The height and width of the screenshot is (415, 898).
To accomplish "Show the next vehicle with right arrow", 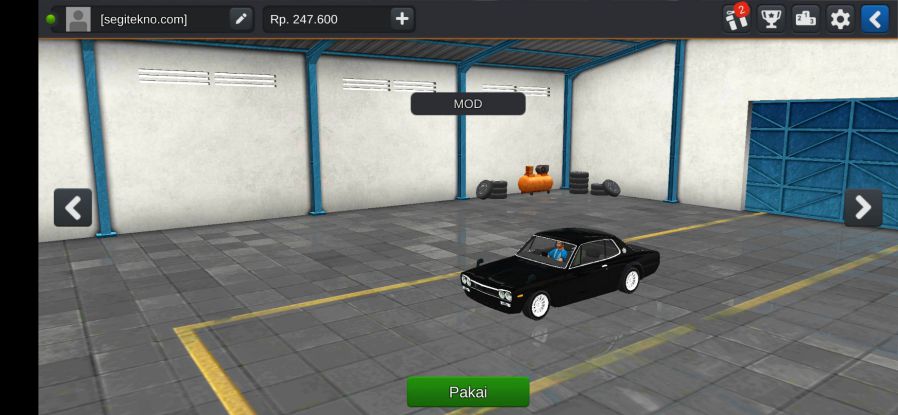I will pyautogui.click(x=862, y=208).
